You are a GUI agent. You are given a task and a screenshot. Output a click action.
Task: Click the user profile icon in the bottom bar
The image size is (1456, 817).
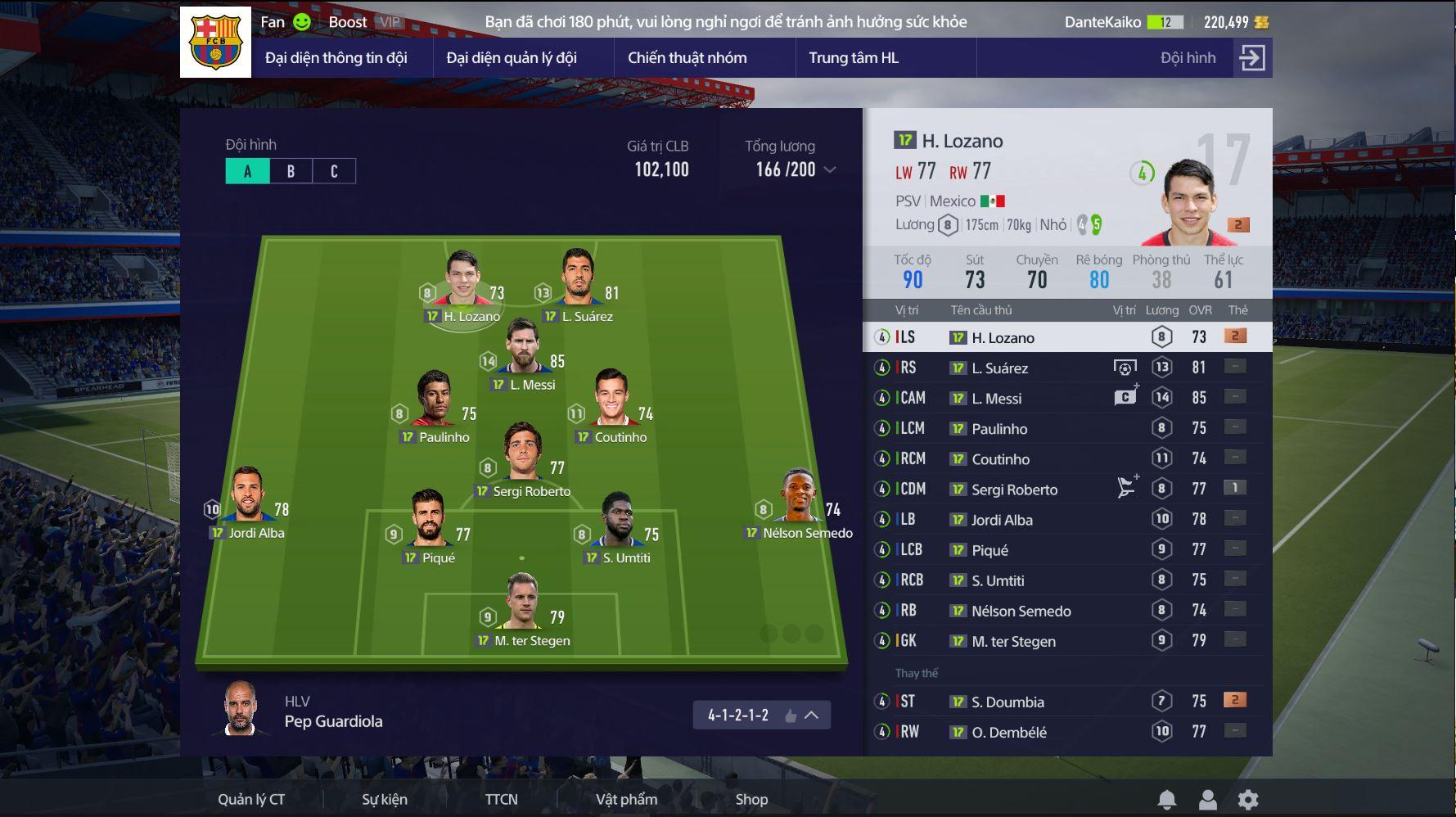pos(1207,800)
